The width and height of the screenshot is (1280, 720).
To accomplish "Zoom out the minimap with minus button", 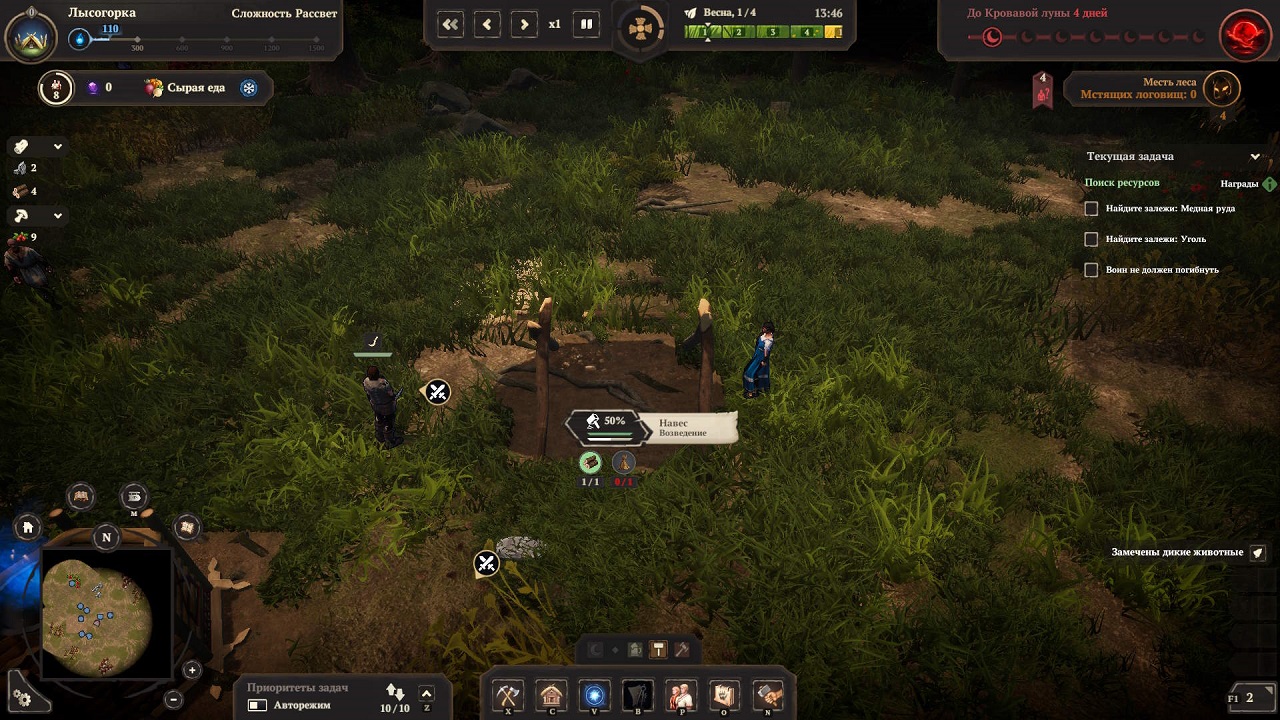I will (173, 699).
